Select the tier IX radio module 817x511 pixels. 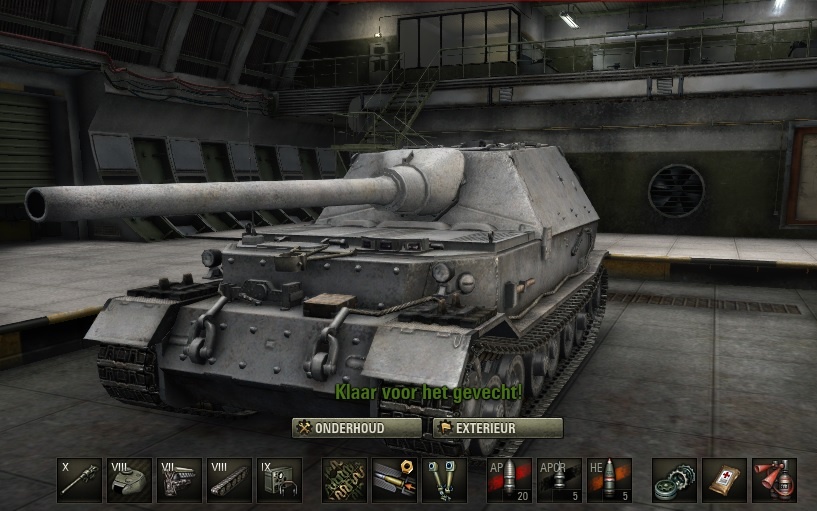(279, 480)
